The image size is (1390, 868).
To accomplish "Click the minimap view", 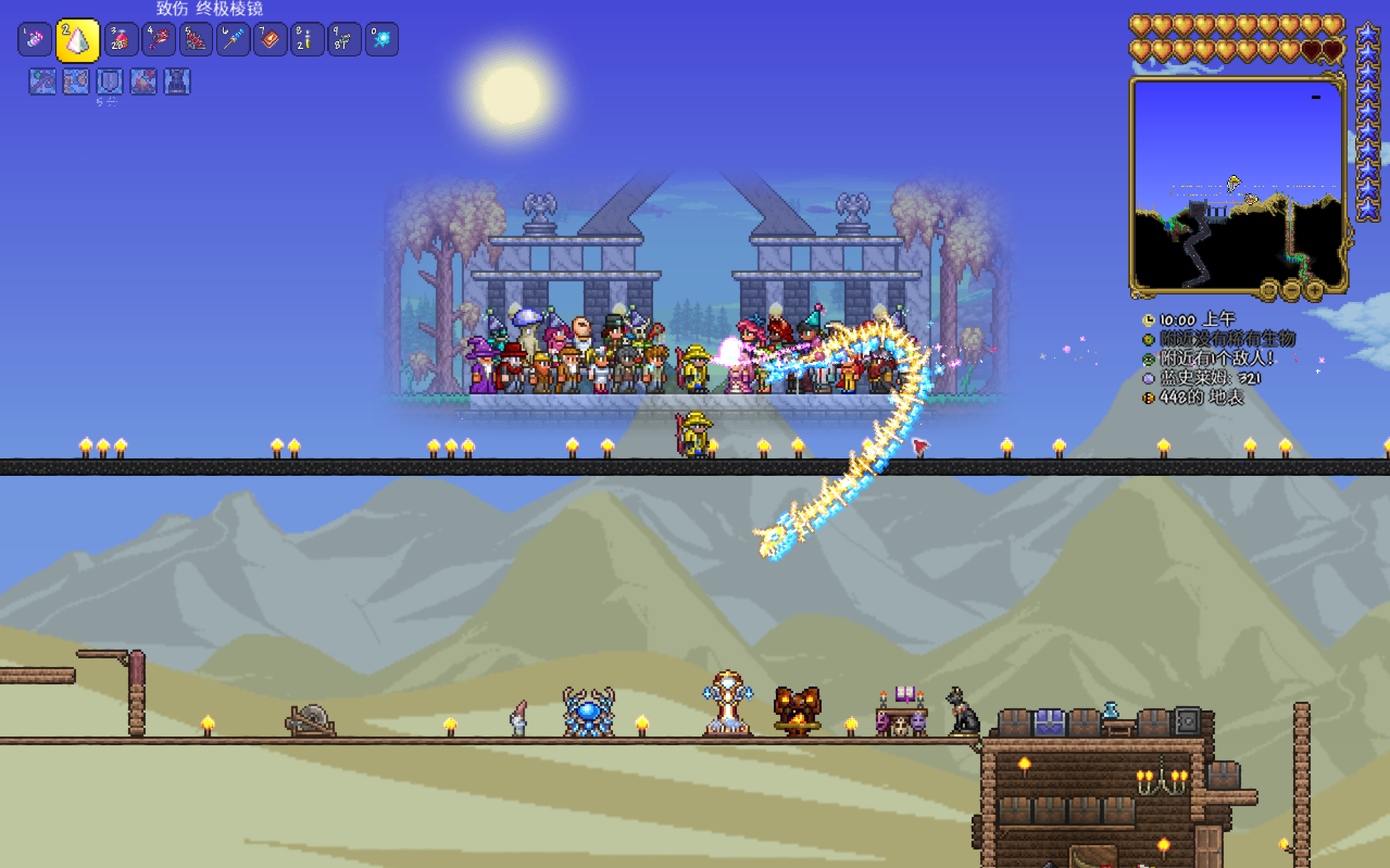I will tap(1237, 184).
